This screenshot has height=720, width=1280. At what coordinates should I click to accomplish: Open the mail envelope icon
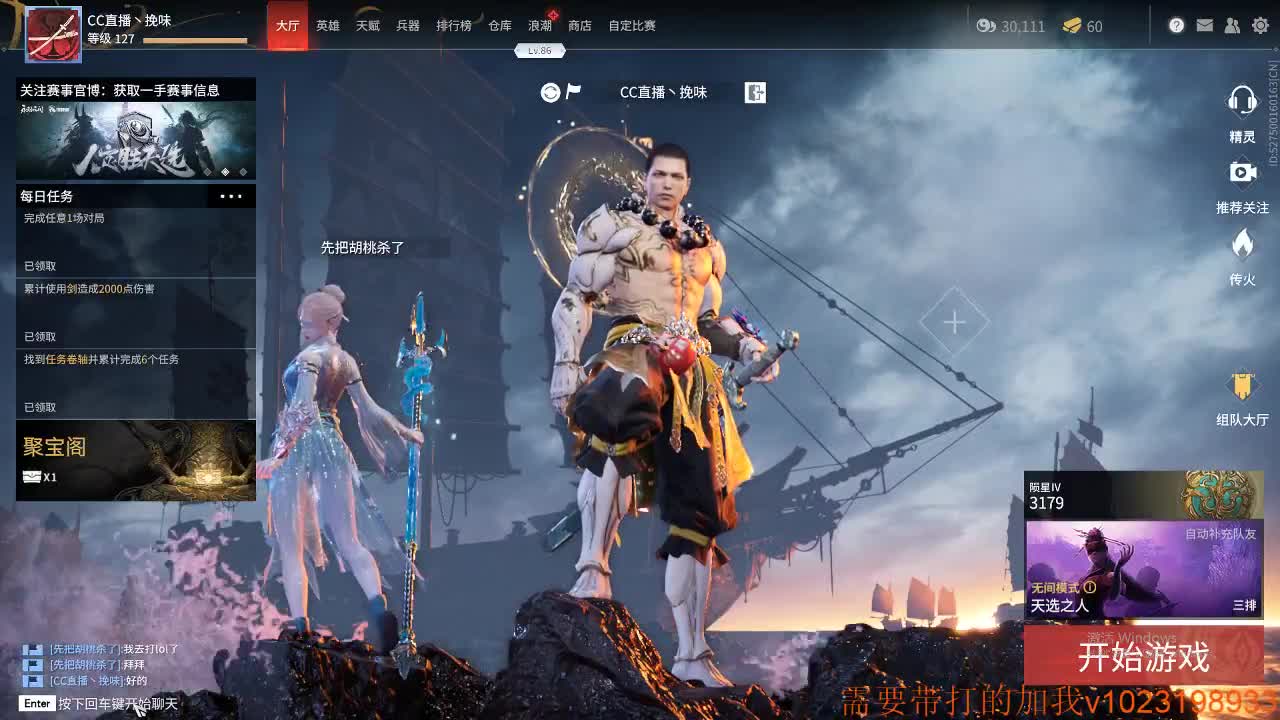1206,27
